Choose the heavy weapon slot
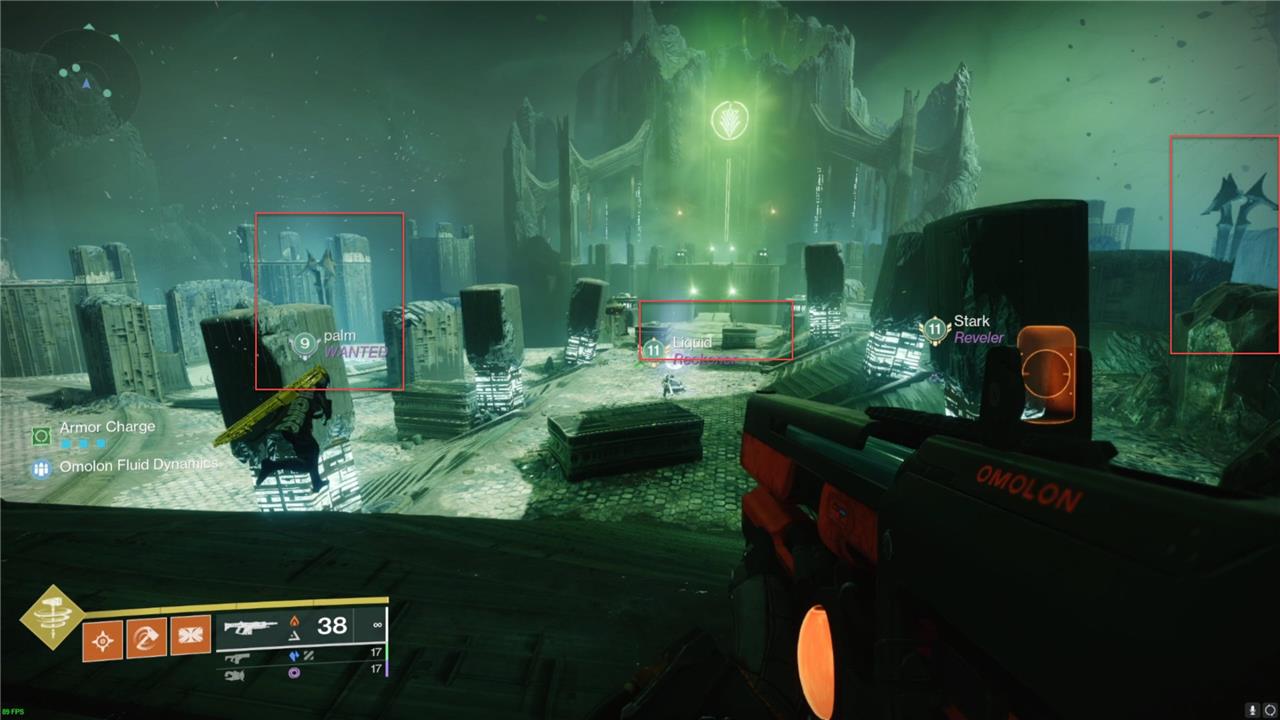This screenshot has height=720, width=1280. pos(236,675)
